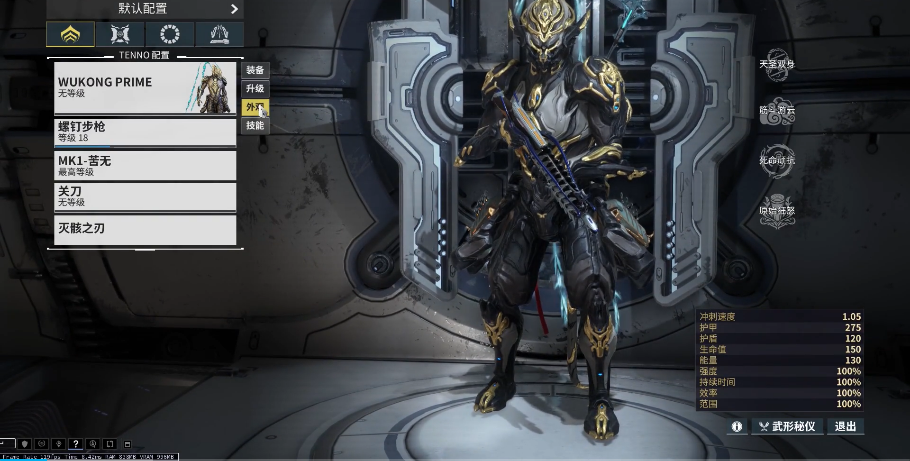Open the circular ring category tab

tap(169, 35)
